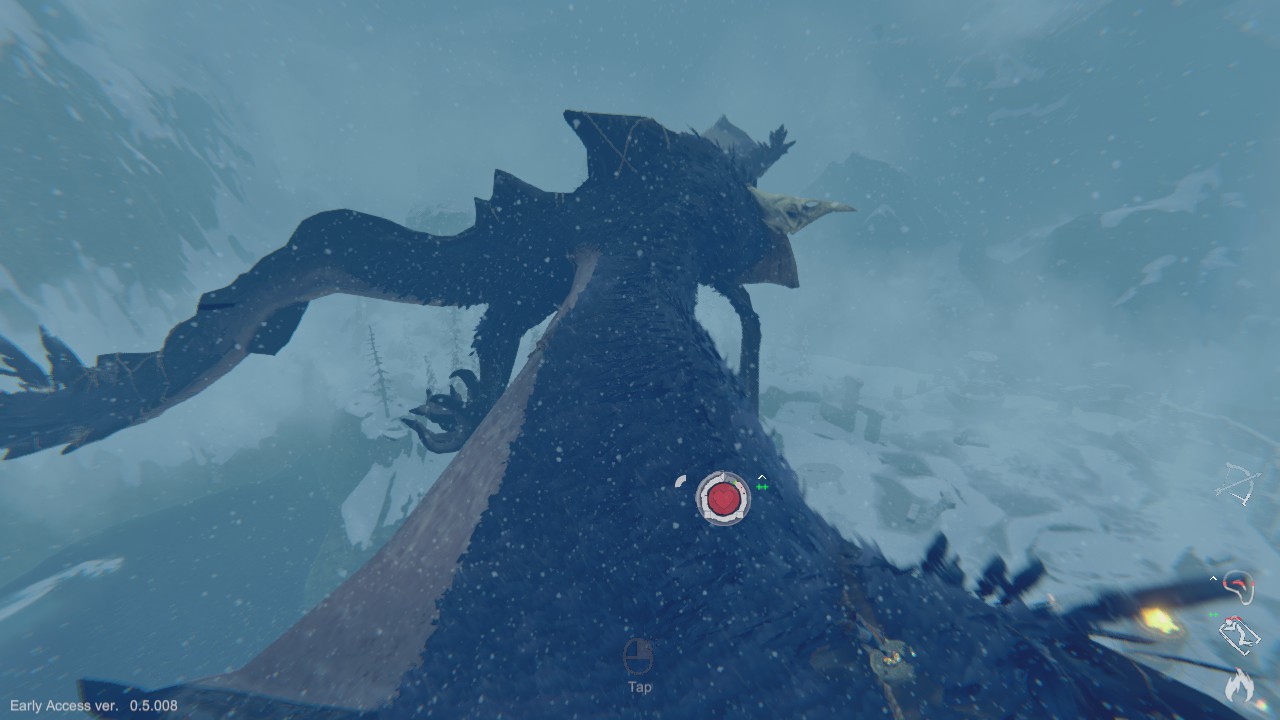Screen dimensions: 1280x720
Task: Check the flame warmth status icon
Action: [x=1239, y=686]
